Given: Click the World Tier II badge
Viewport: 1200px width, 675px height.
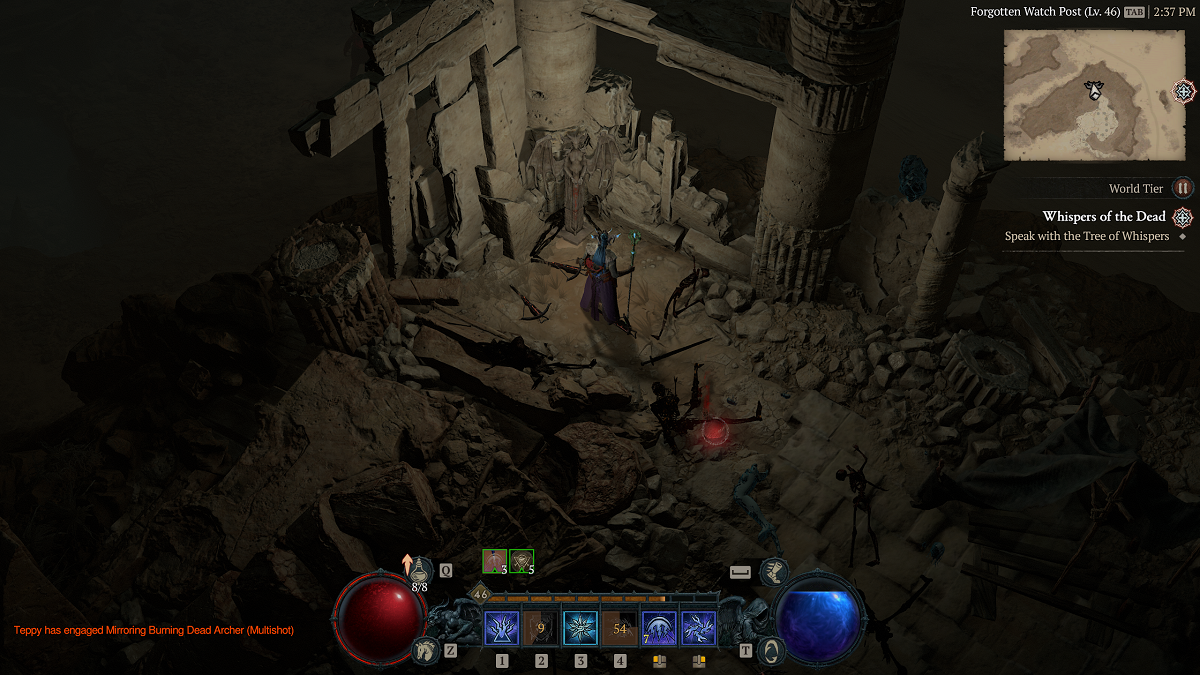Looking at the screenshot, I should tap(1183, 188).
